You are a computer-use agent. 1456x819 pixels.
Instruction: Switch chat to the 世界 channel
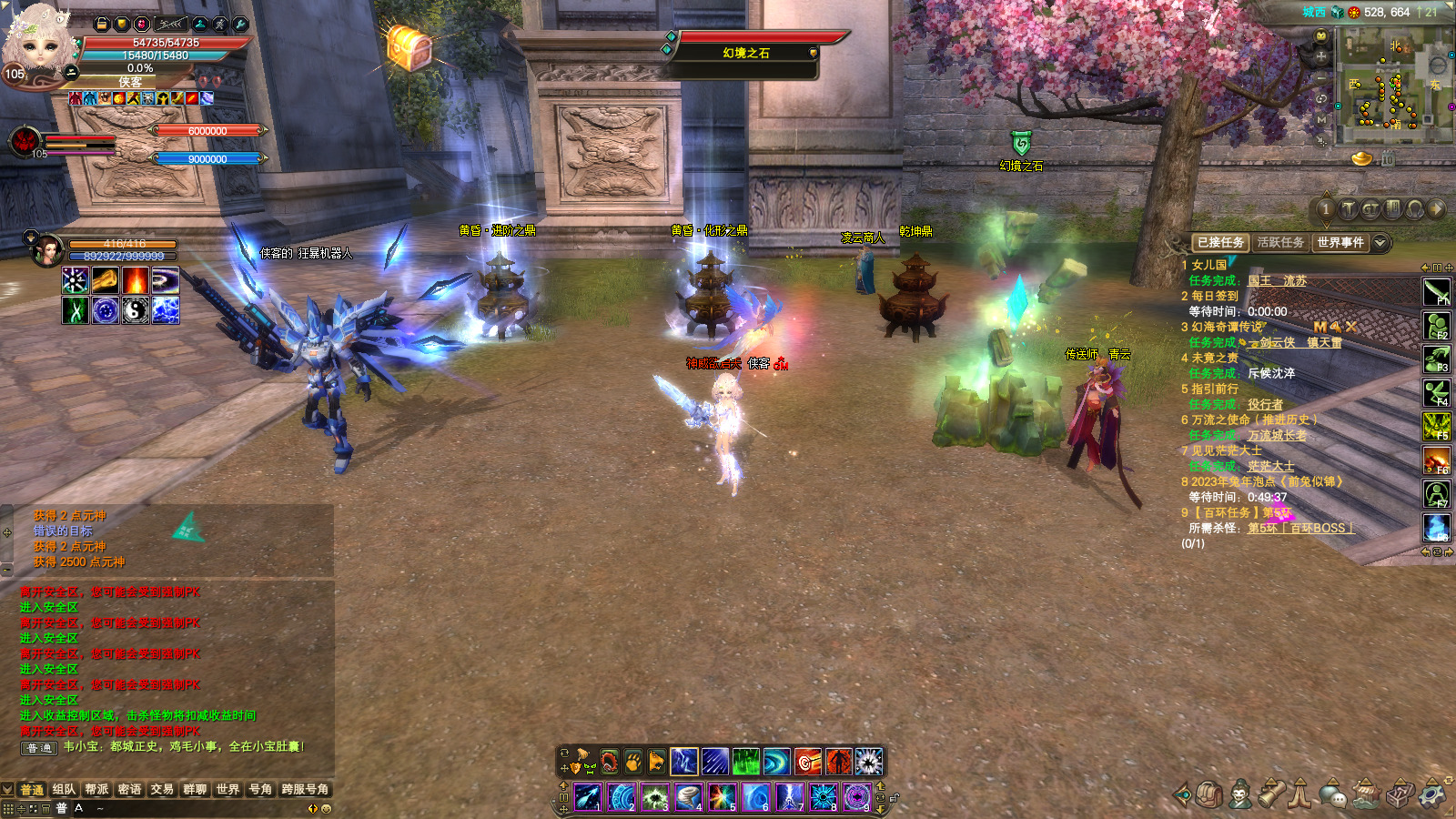coord(227,790)
